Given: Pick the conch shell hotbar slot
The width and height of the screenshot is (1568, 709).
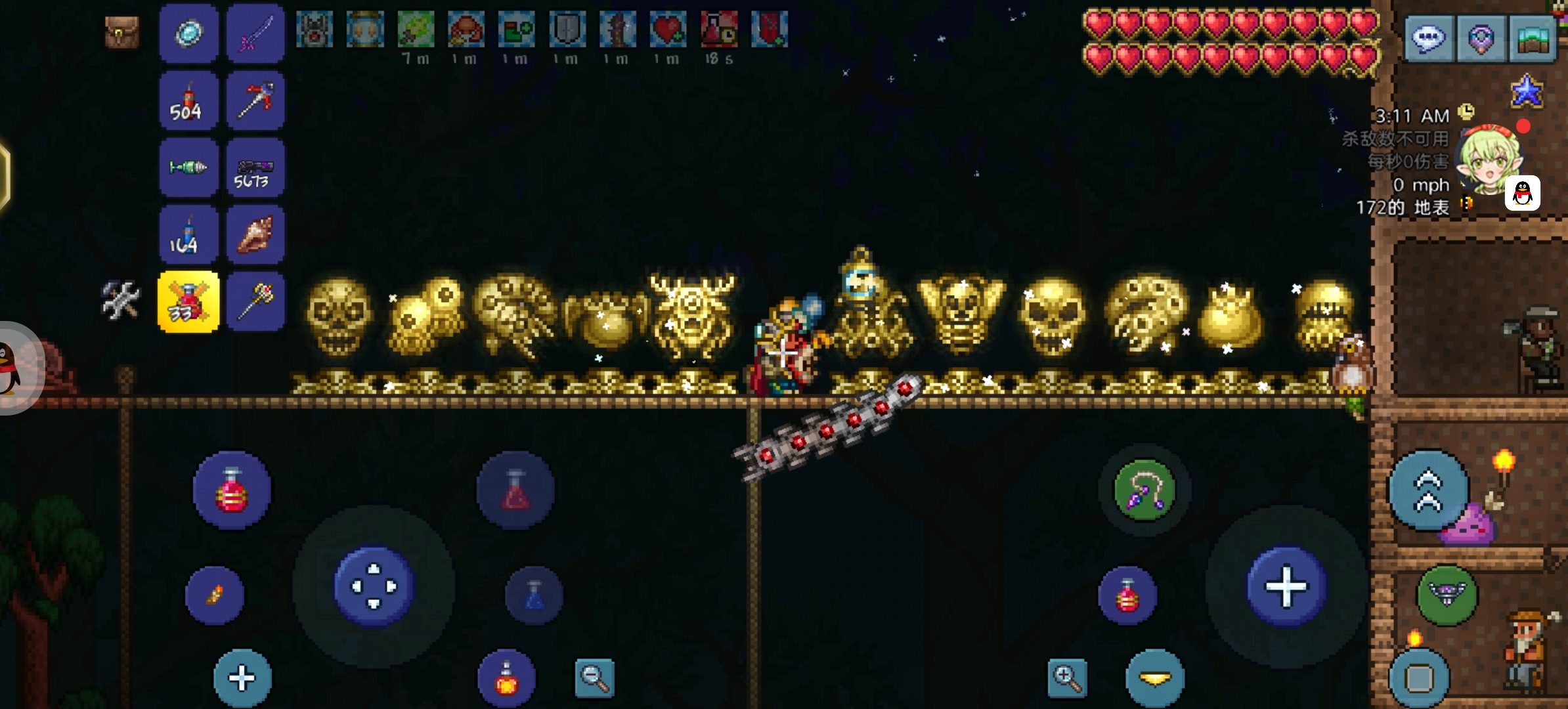Looking at the screenshot, I should 255,235.
